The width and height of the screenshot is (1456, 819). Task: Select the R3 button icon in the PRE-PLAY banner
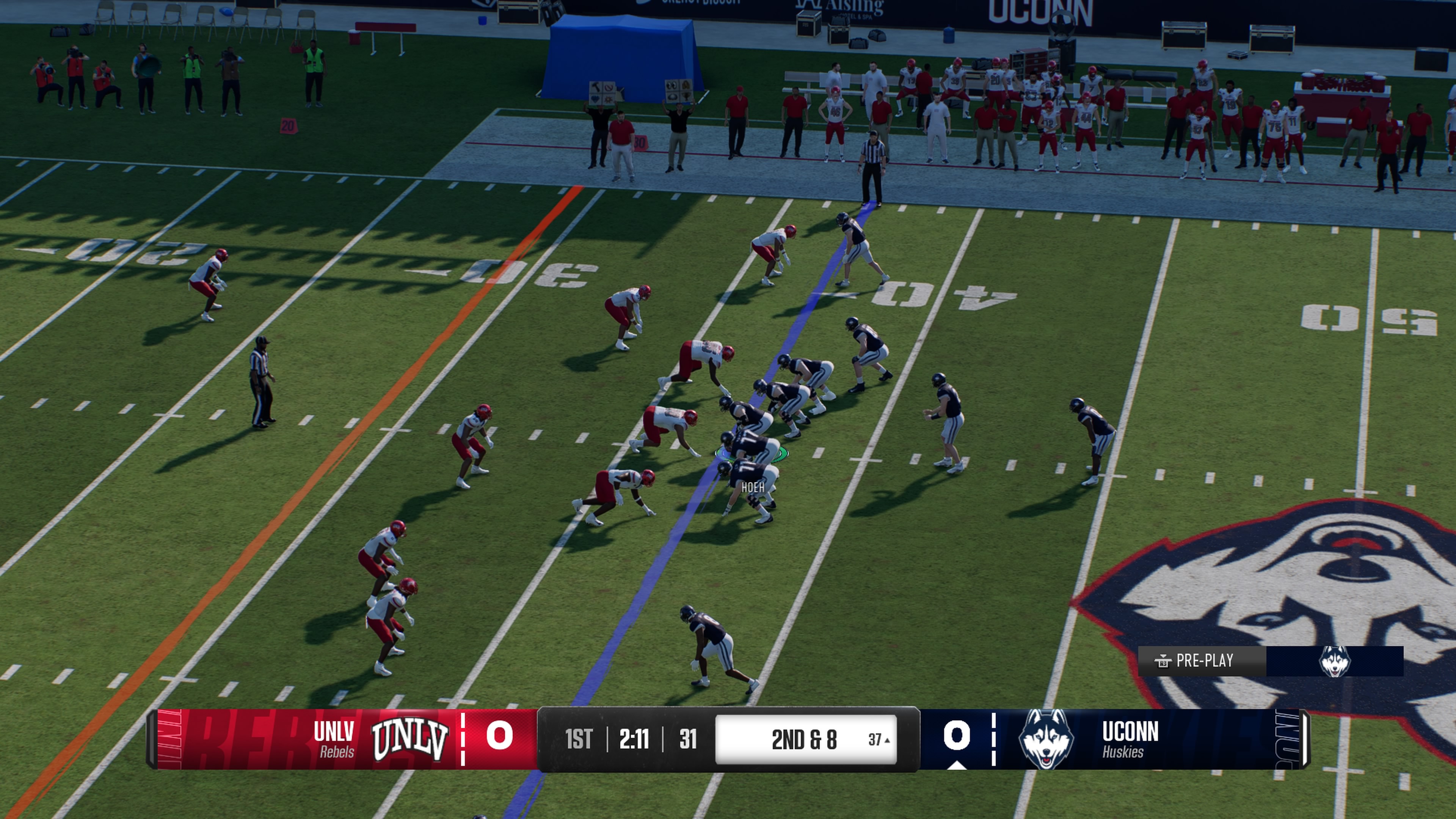[1164, 662]
